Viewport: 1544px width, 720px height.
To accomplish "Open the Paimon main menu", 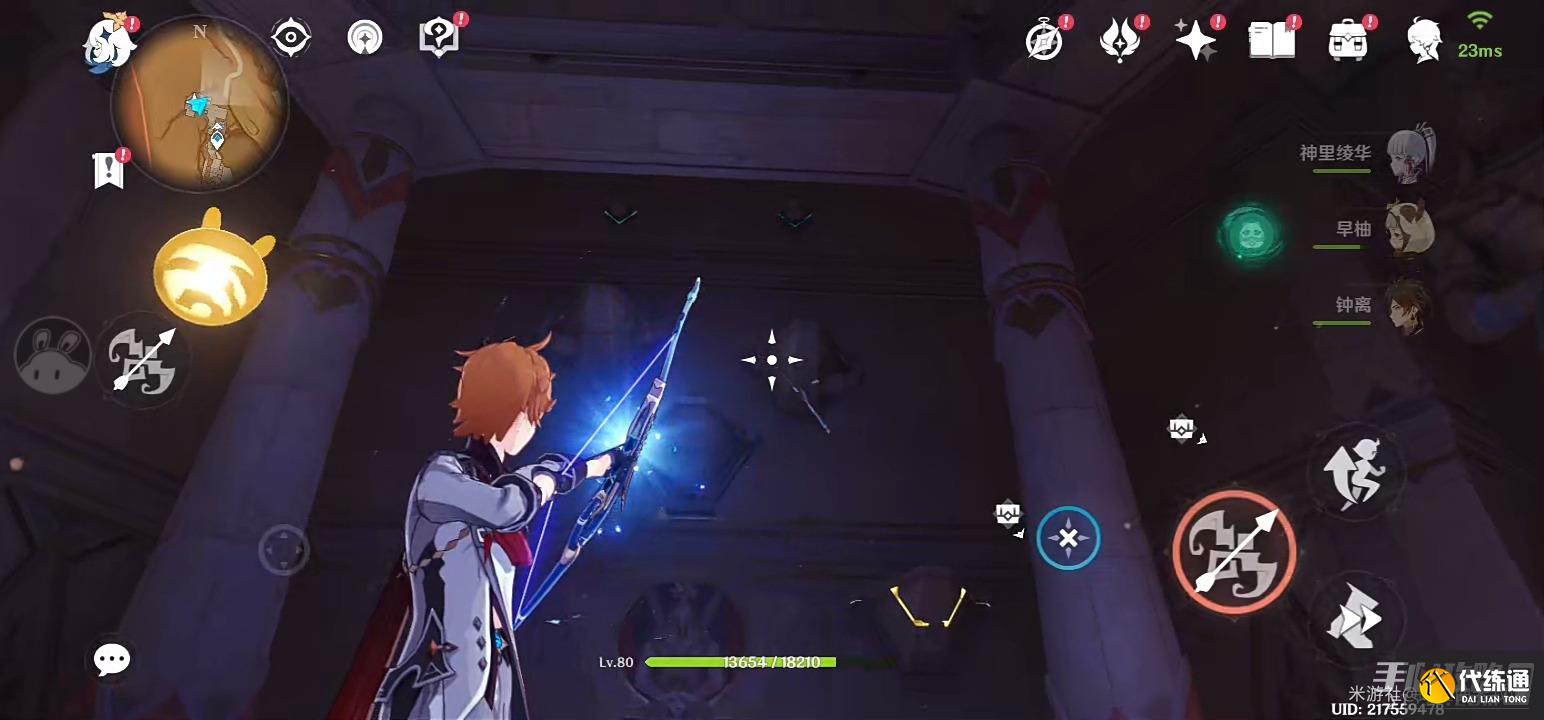I will click(x=107, y=40).
